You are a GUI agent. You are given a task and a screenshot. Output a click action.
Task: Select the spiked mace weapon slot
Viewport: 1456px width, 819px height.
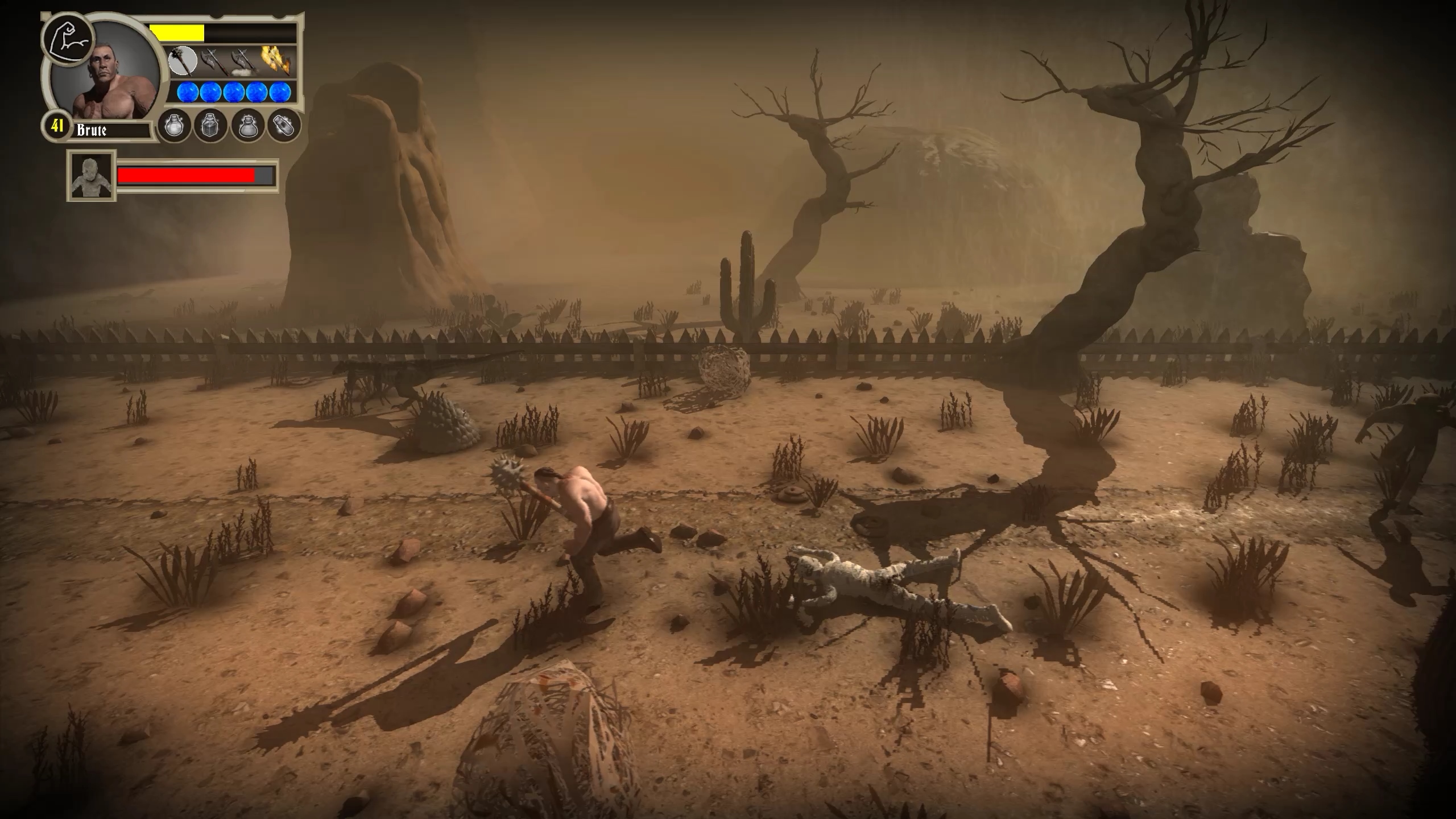point(183,61)
